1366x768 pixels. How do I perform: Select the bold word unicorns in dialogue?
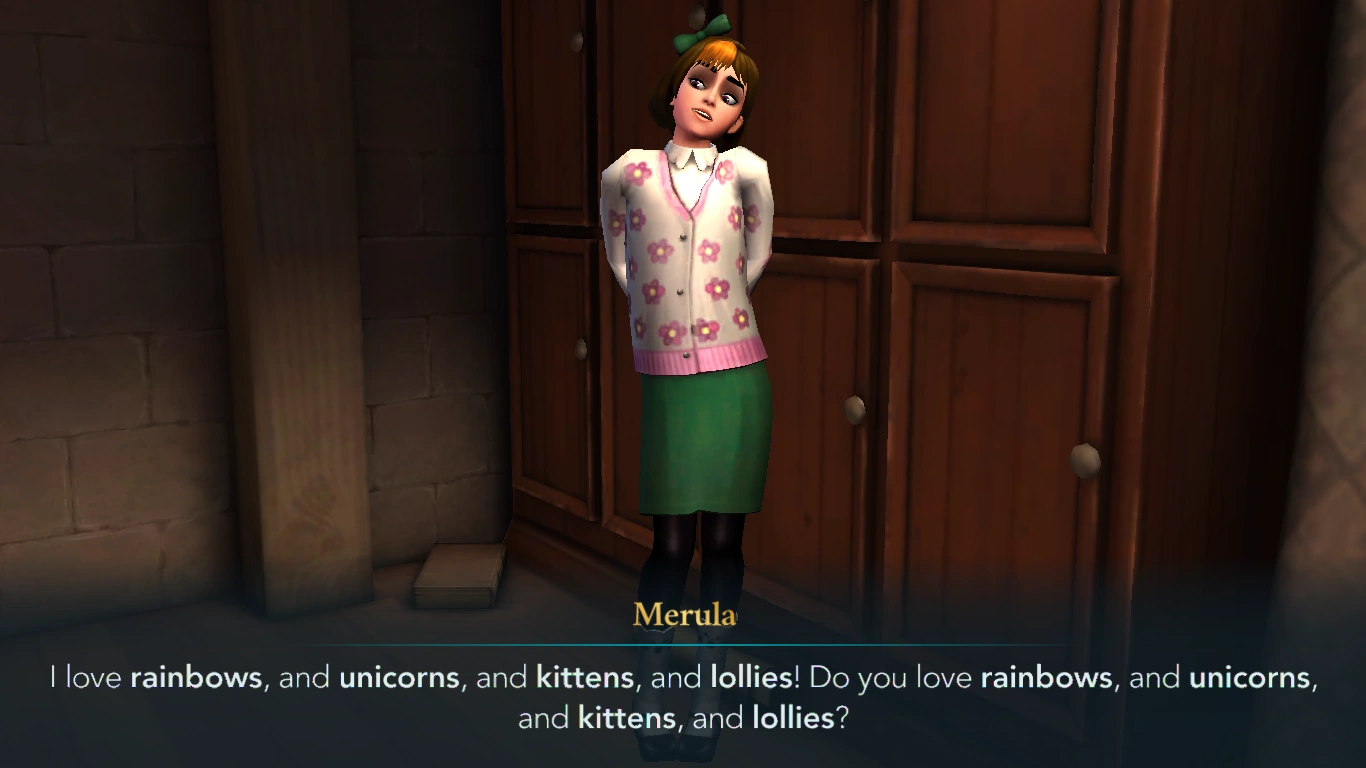pyautogui.click(x=398, y=677)
